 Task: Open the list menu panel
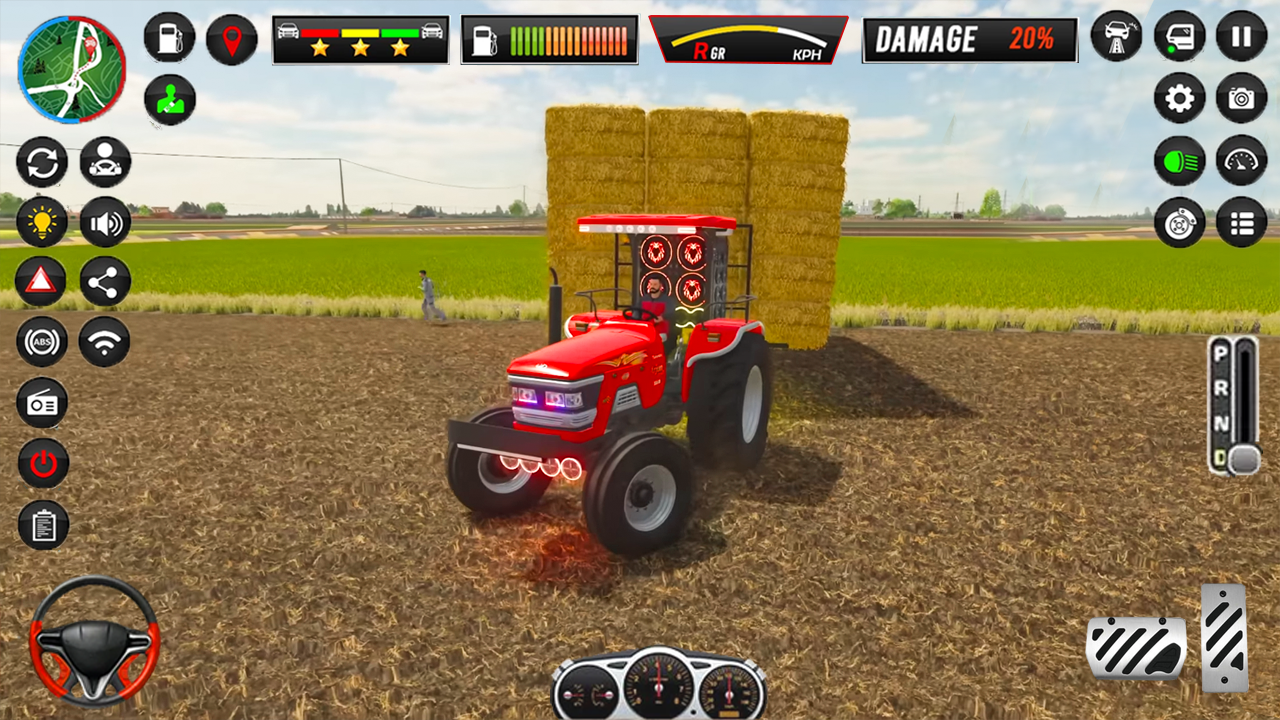click(x=1240, y=222)
